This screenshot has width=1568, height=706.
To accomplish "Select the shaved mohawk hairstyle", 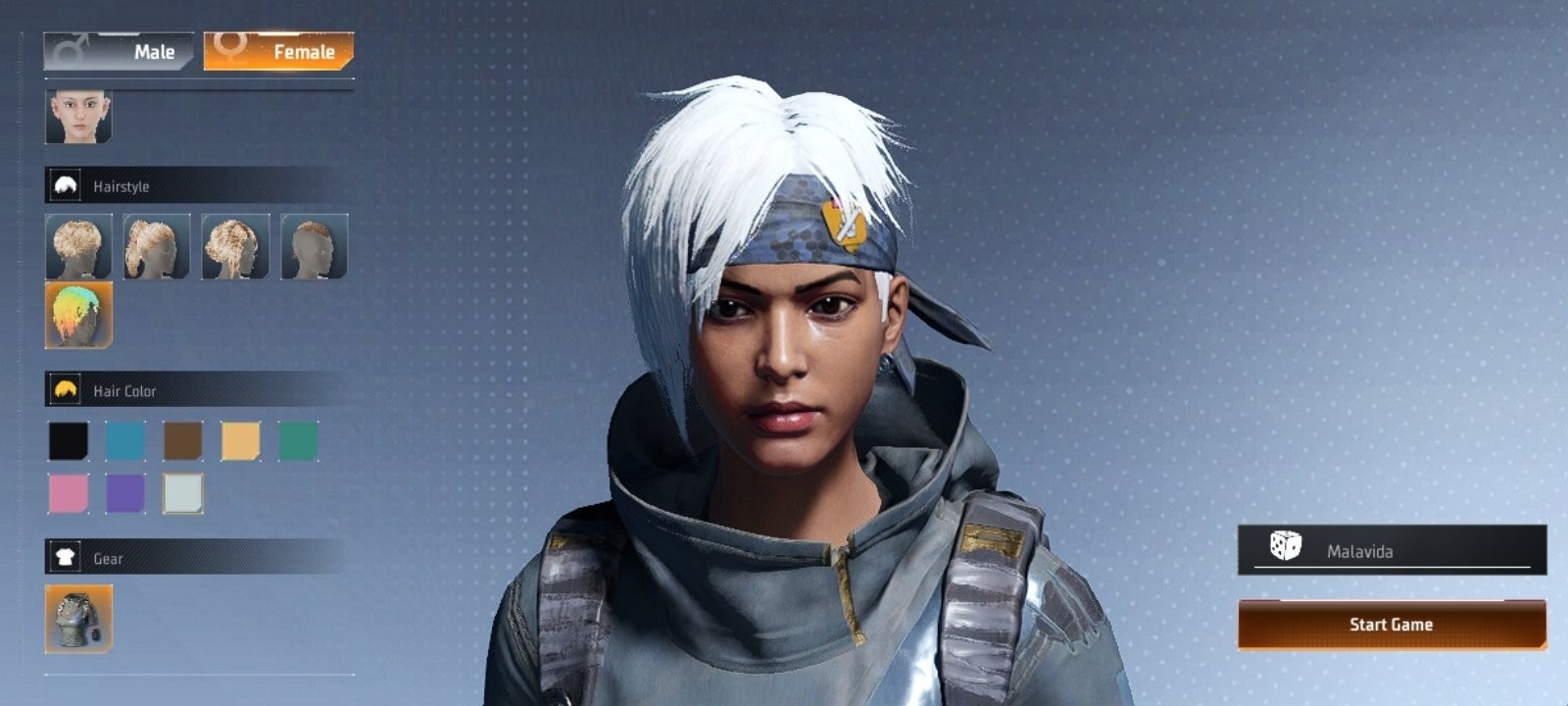I will (314, 247).
